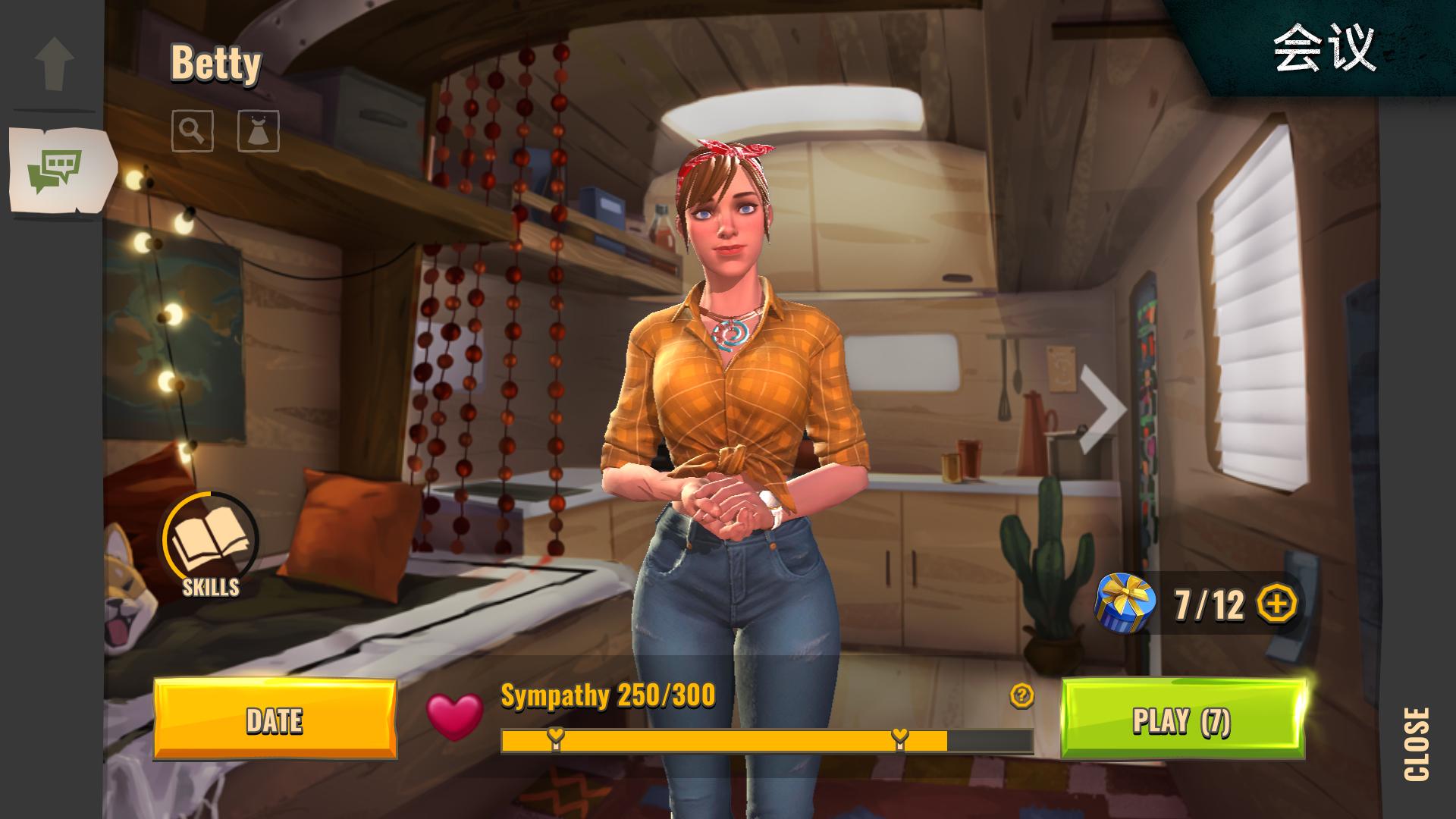Open the dress outfit selector
The image size is (1456, 819).
click(259, 131)
